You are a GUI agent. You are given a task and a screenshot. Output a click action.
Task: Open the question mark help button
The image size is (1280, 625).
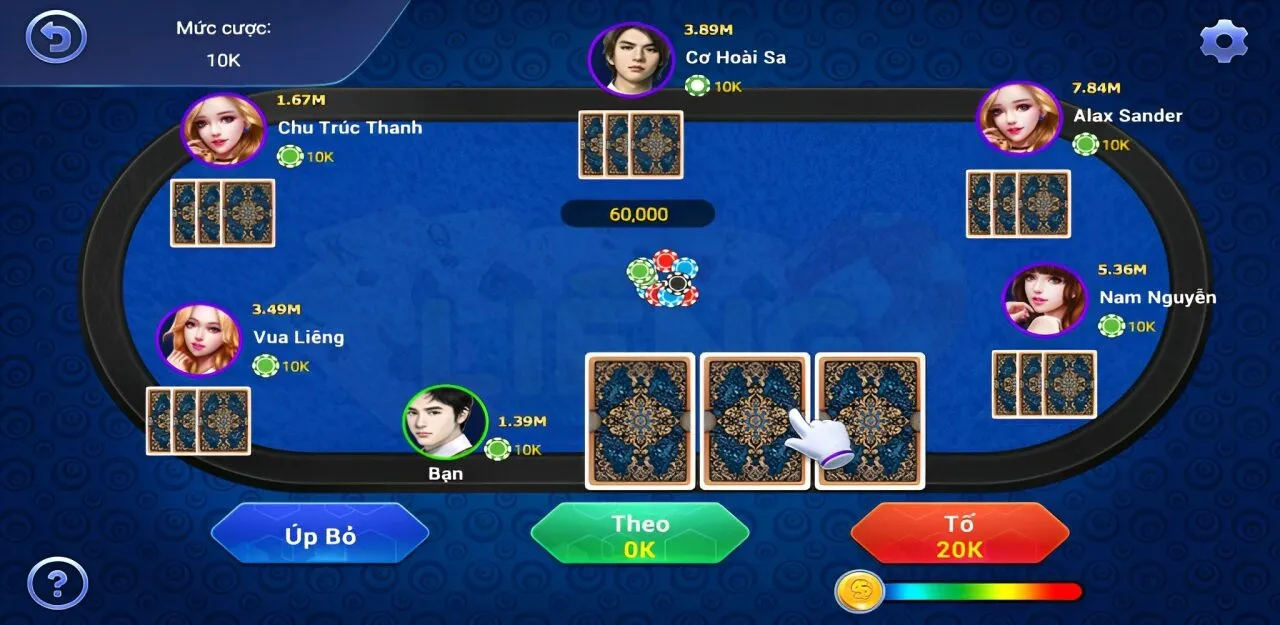[57, 583]
